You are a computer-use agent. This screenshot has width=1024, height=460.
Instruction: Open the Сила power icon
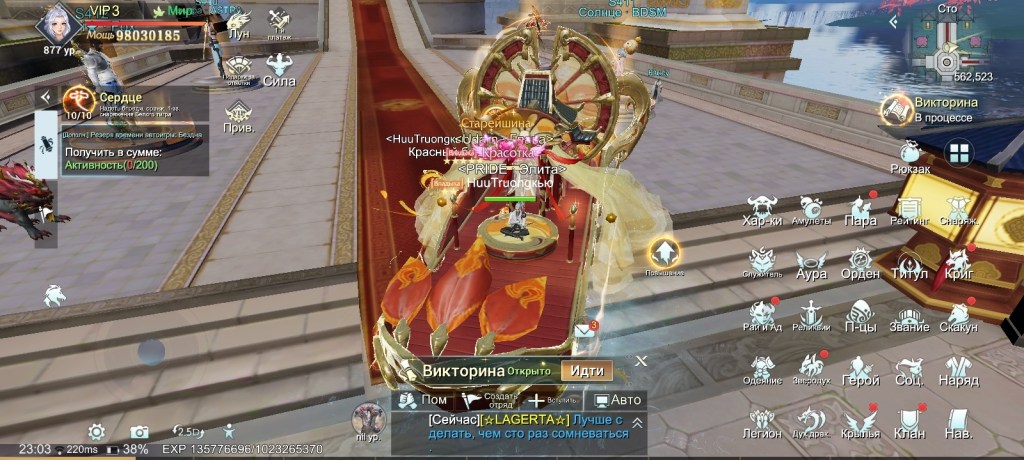pos(279,71)
